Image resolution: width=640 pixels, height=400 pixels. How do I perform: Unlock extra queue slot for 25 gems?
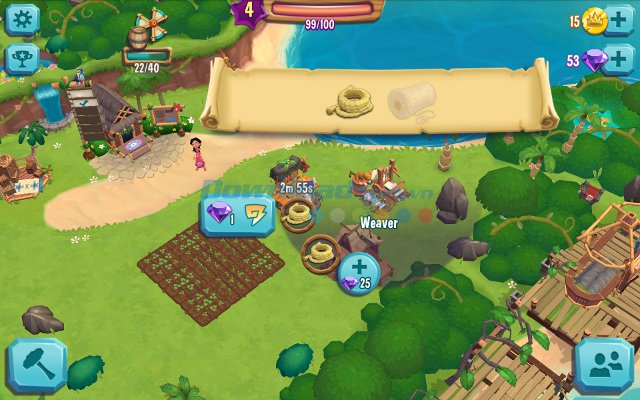pos(357,272)
